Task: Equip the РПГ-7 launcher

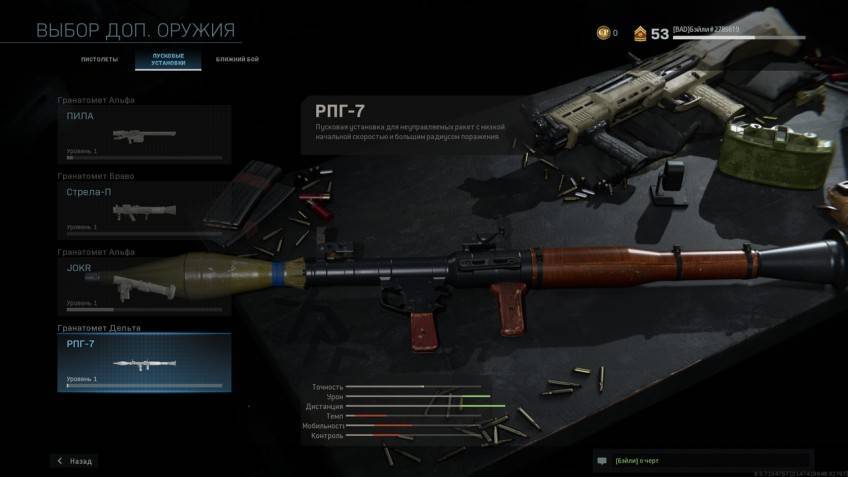Action: (x=144, y=362)
